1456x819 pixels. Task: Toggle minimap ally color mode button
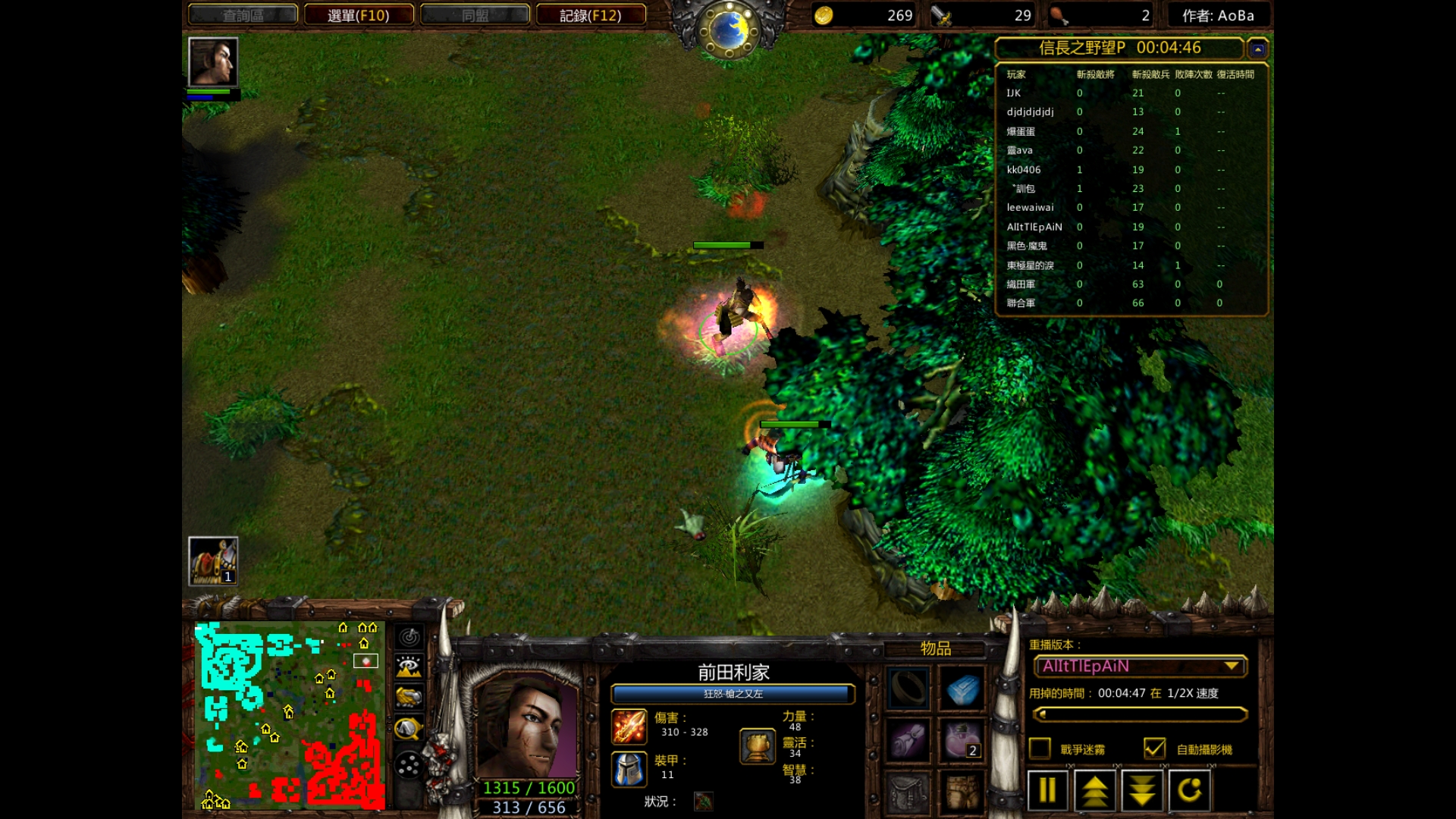point(409,697)
